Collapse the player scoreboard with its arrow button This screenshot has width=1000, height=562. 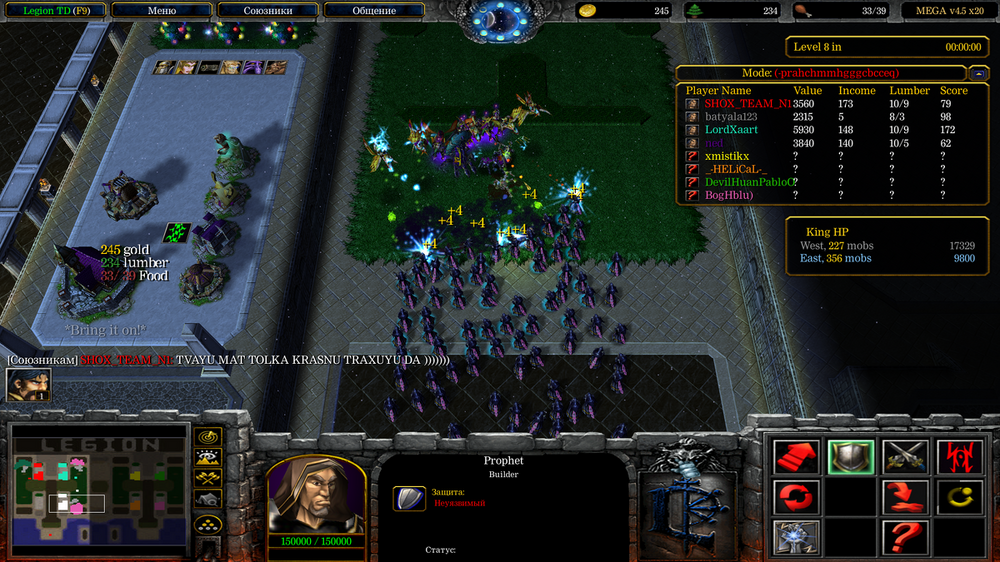(x=977, y=73)
